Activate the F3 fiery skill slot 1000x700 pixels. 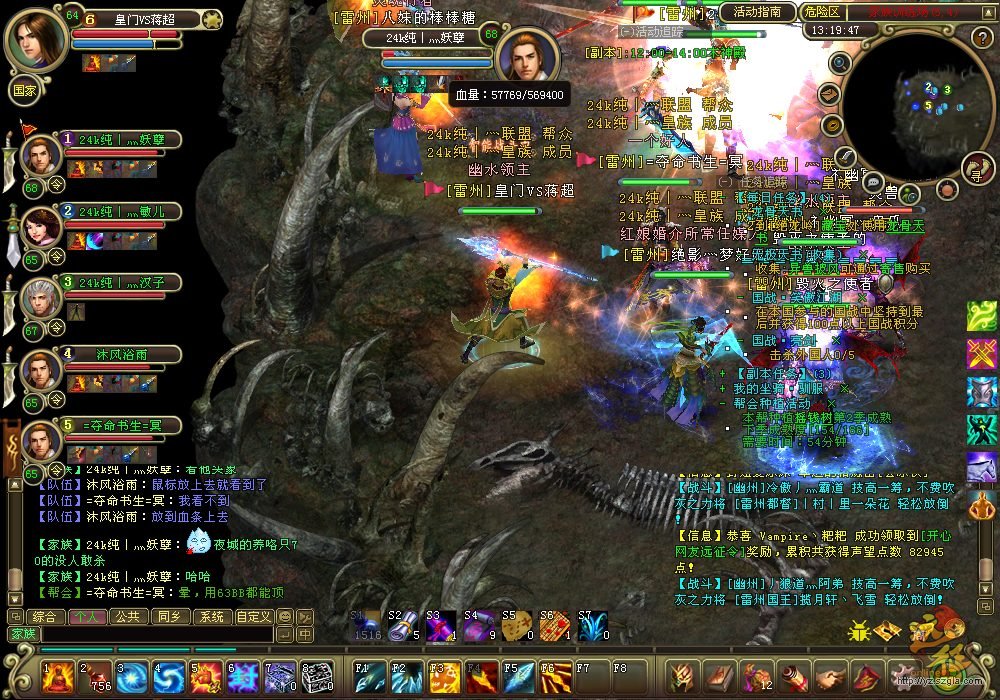pyautogui.click(x=442, y=677)
